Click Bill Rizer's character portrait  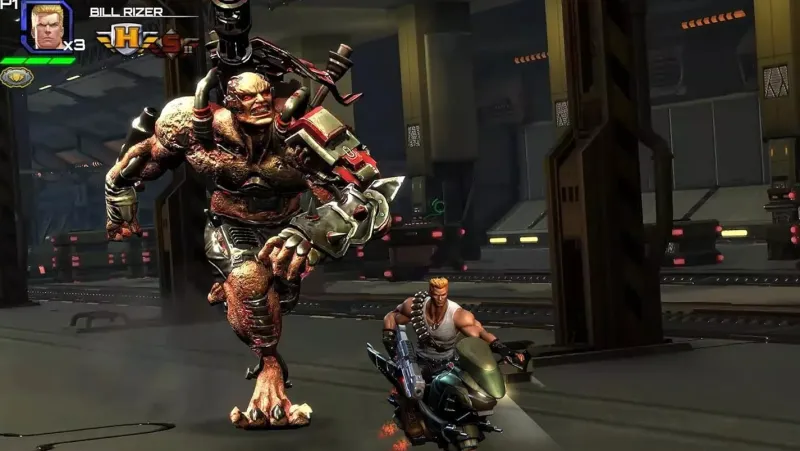46,27
